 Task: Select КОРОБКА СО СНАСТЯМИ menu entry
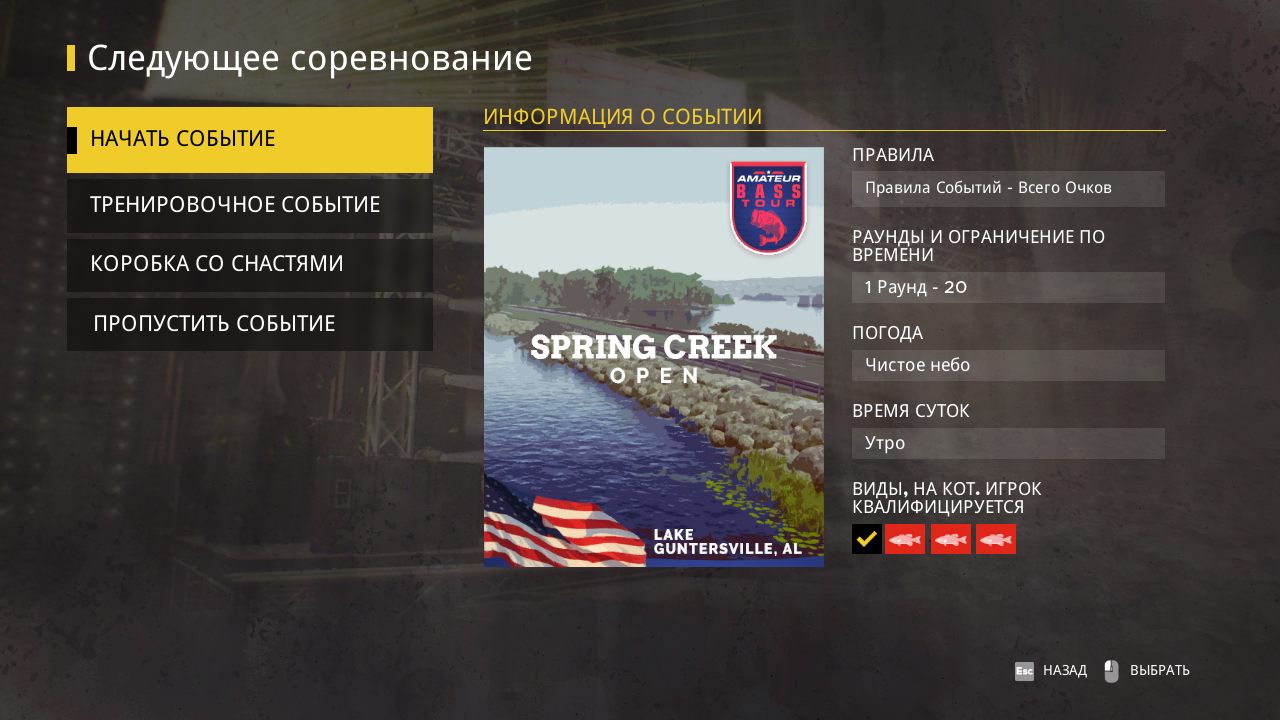[x=249, y=264]
